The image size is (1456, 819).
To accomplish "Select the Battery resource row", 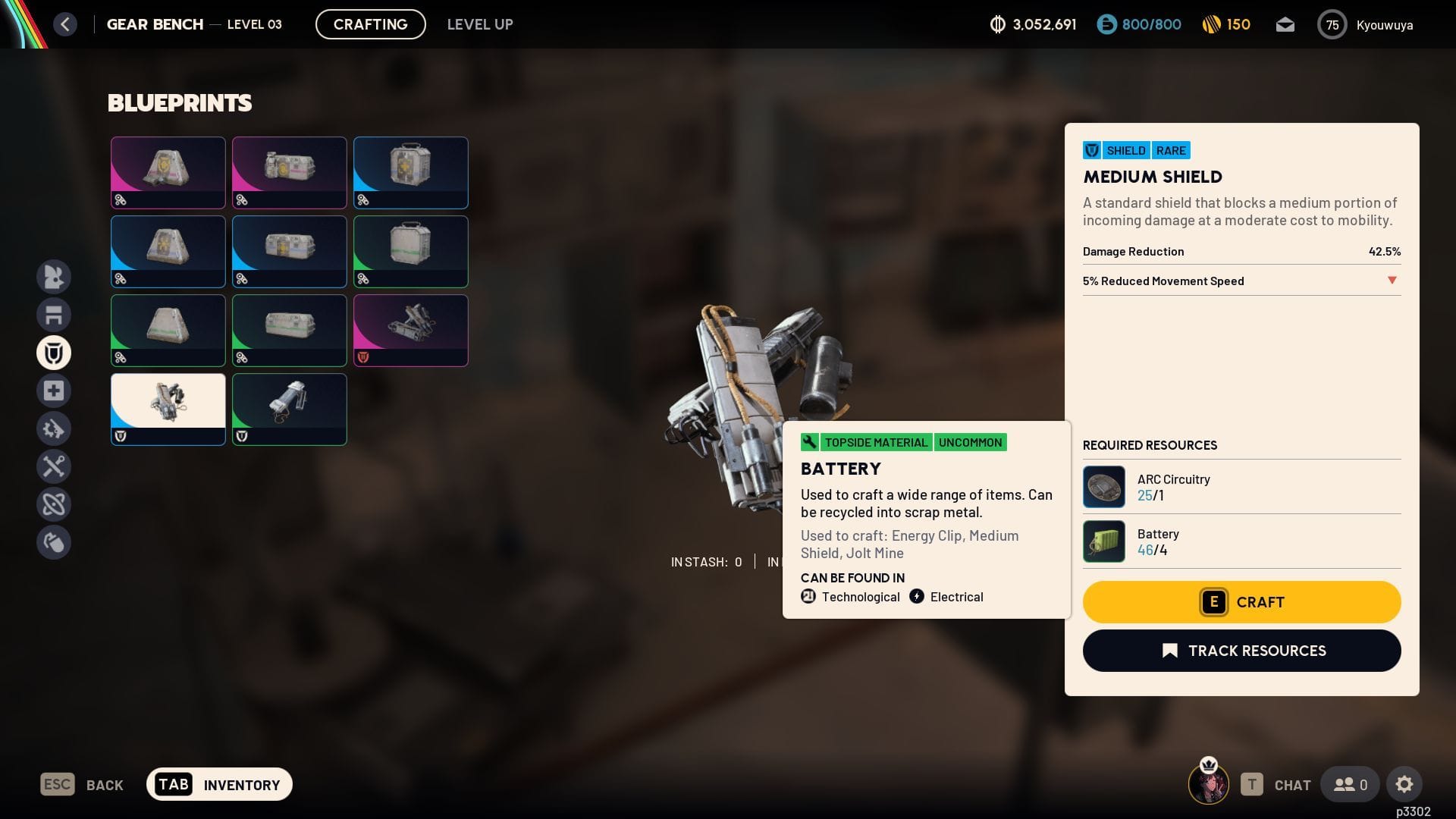I will [1241, 541].
